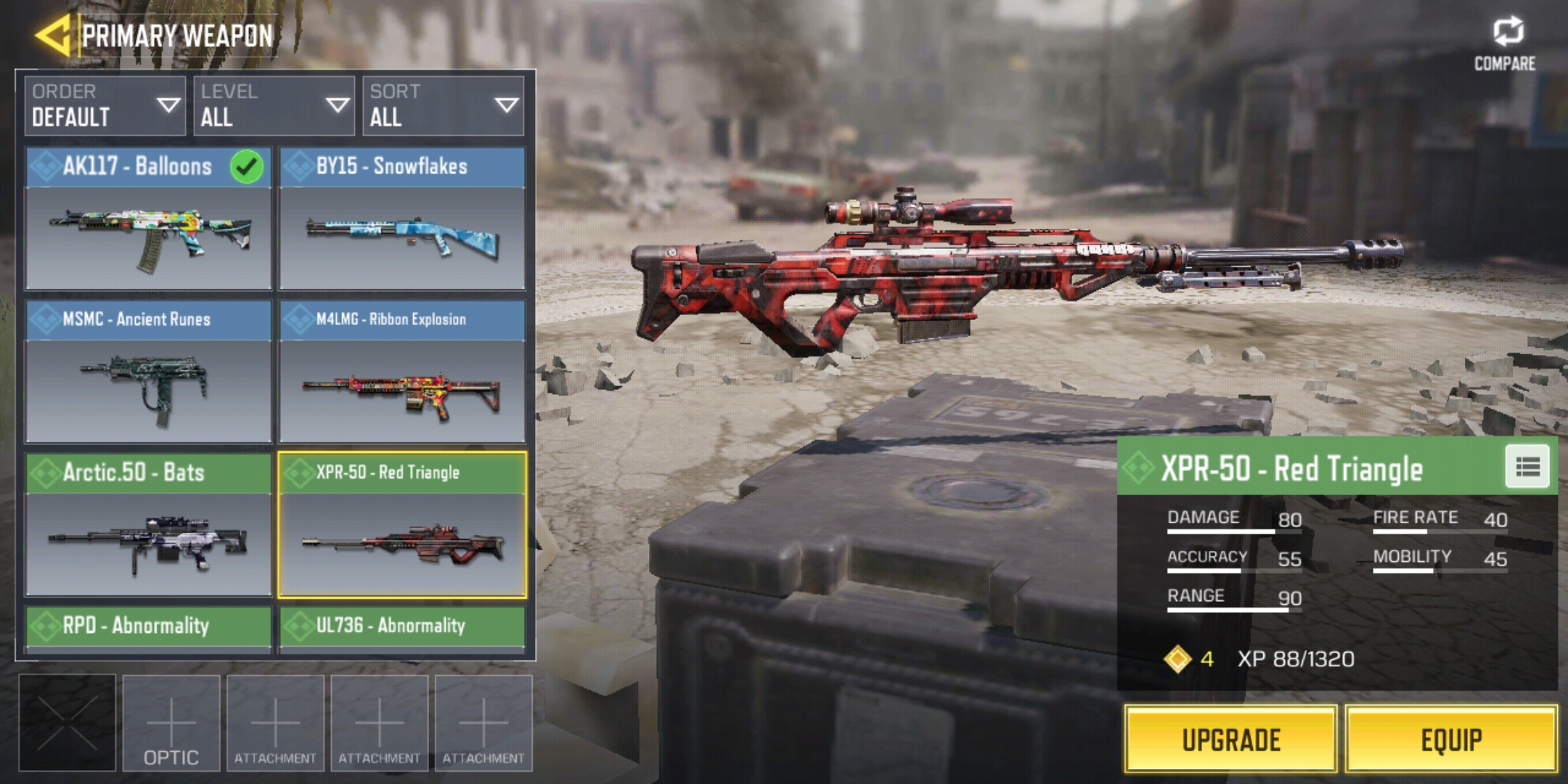Choose the MSMC - Ancient Runes weapon
Image resolution: width=1568 pixels, height=784 pixels.
(149, 372)
